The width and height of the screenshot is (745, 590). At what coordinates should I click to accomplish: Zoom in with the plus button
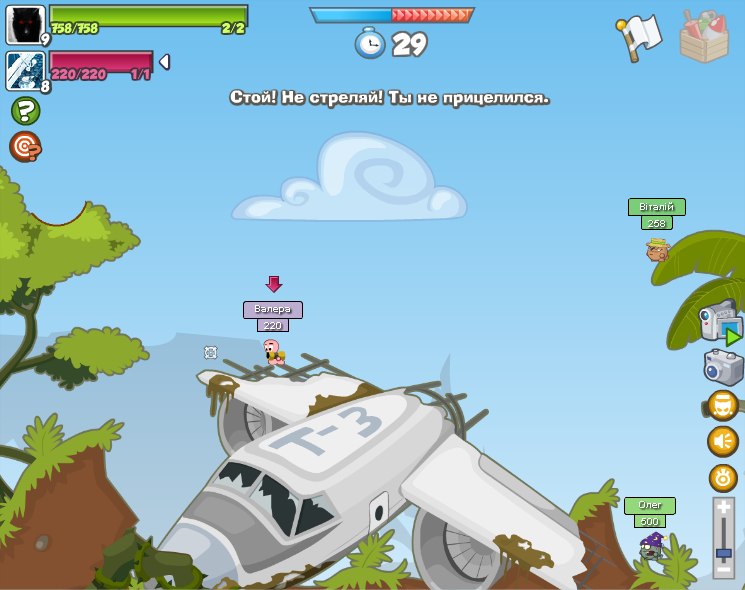pos(724,509)
